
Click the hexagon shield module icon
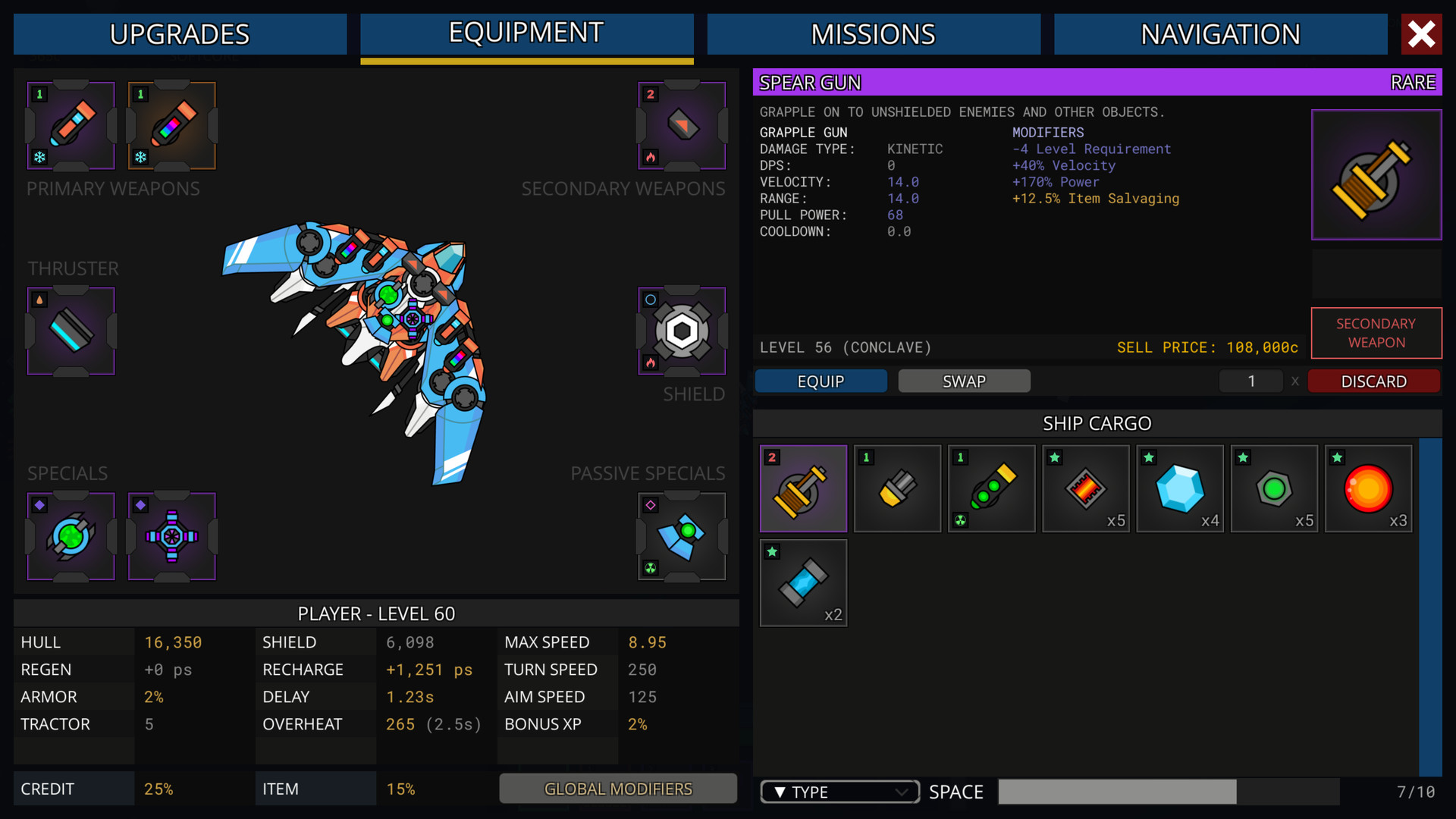pyautogui.click(x=681, y=331)
